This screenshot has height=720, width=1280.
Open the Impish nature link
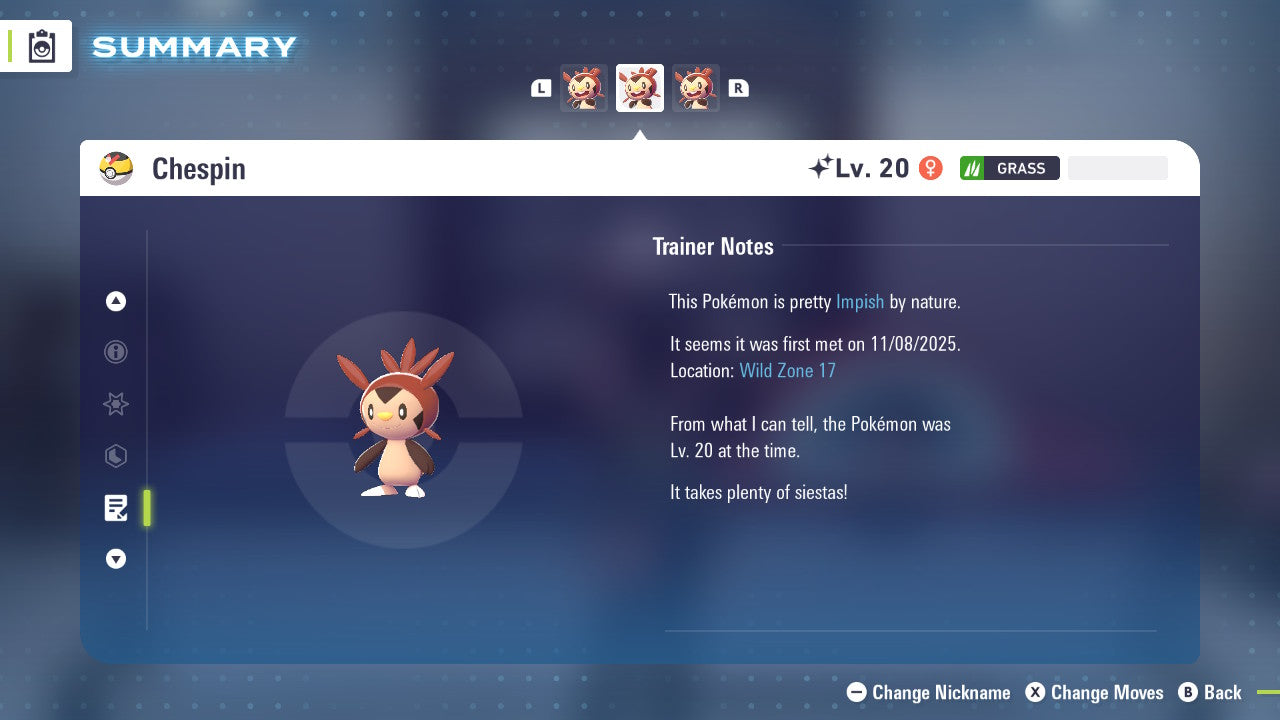point(860,301)
